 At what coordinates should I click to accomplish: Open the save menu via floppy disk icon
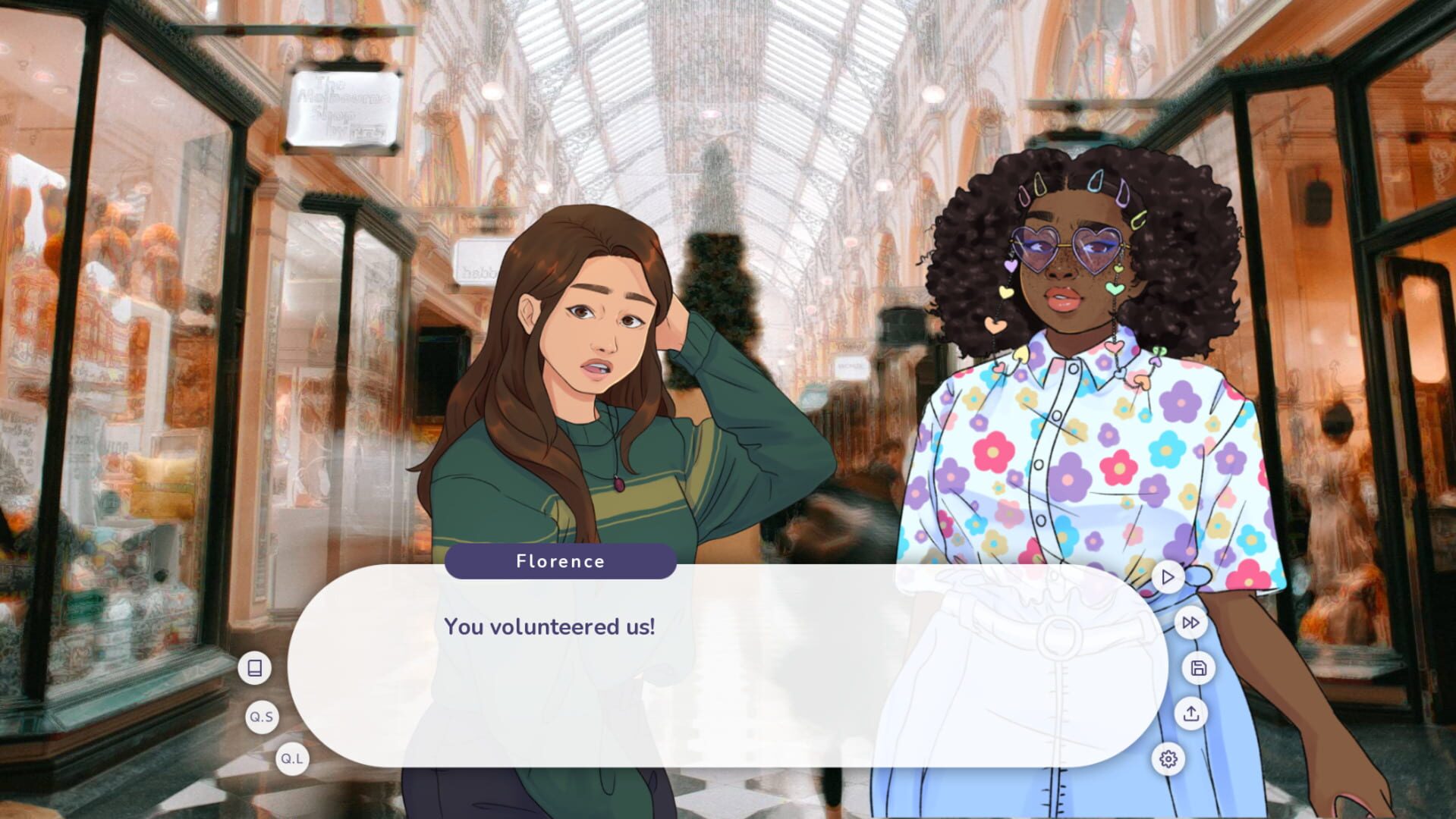(1197, 667)
